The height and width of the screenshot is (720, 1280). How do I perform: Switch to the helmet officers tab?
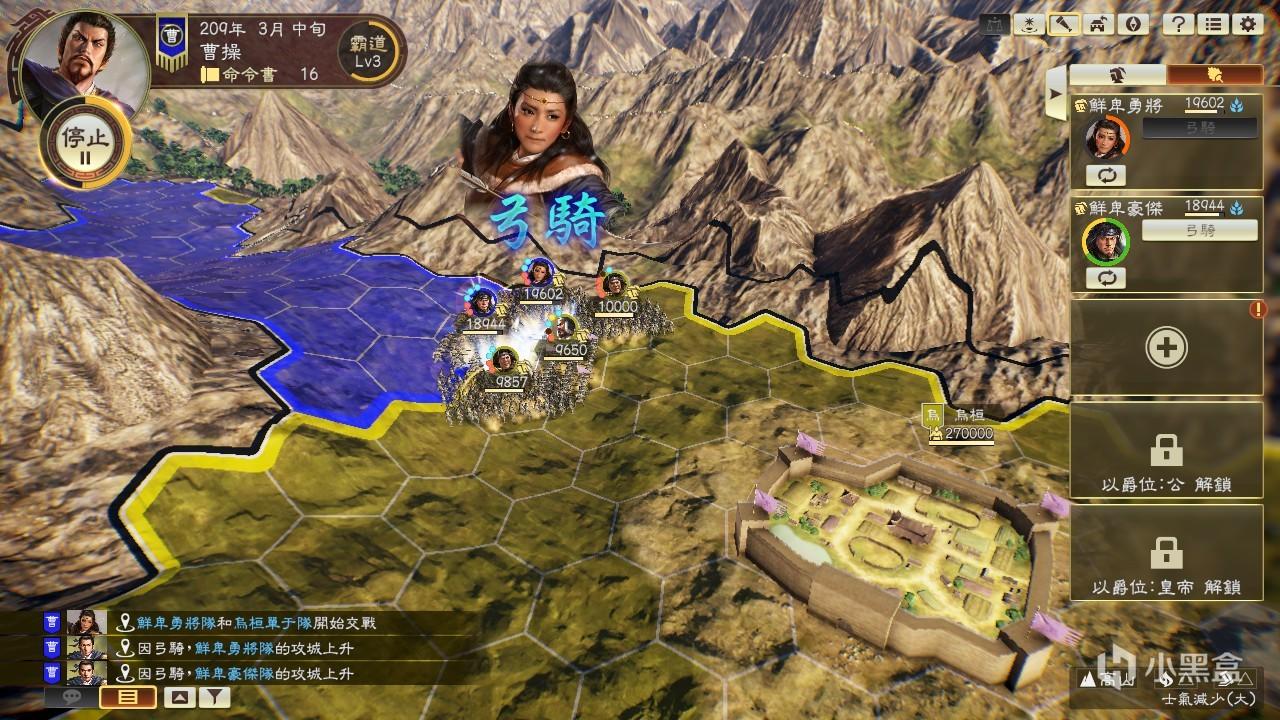pos(1118,75)
